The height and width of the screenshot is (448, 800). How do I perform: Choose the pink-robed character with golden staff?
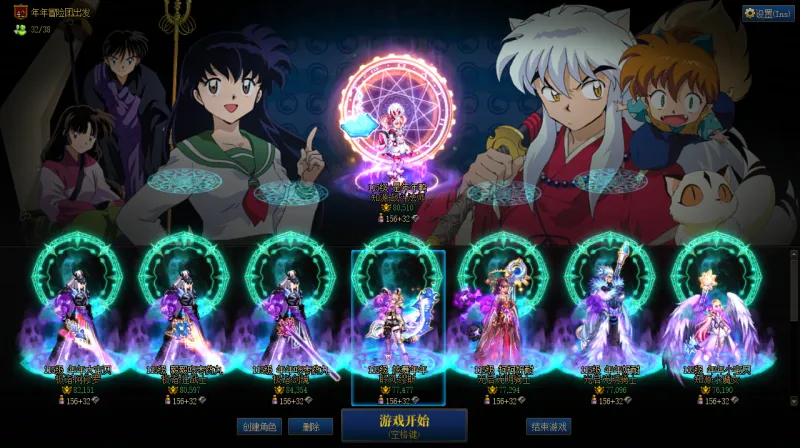point(504,320)
